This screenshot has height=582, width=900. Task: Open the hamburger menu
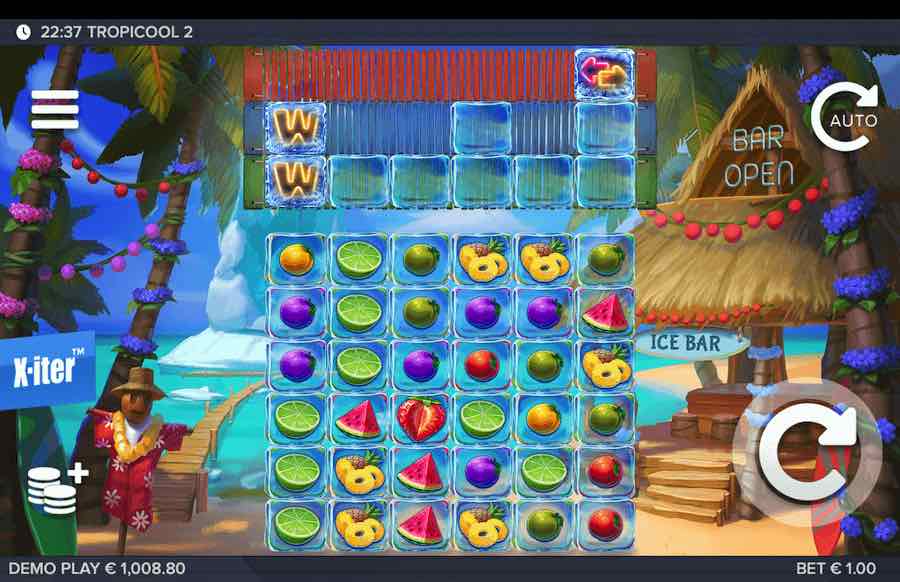point(54,110)
